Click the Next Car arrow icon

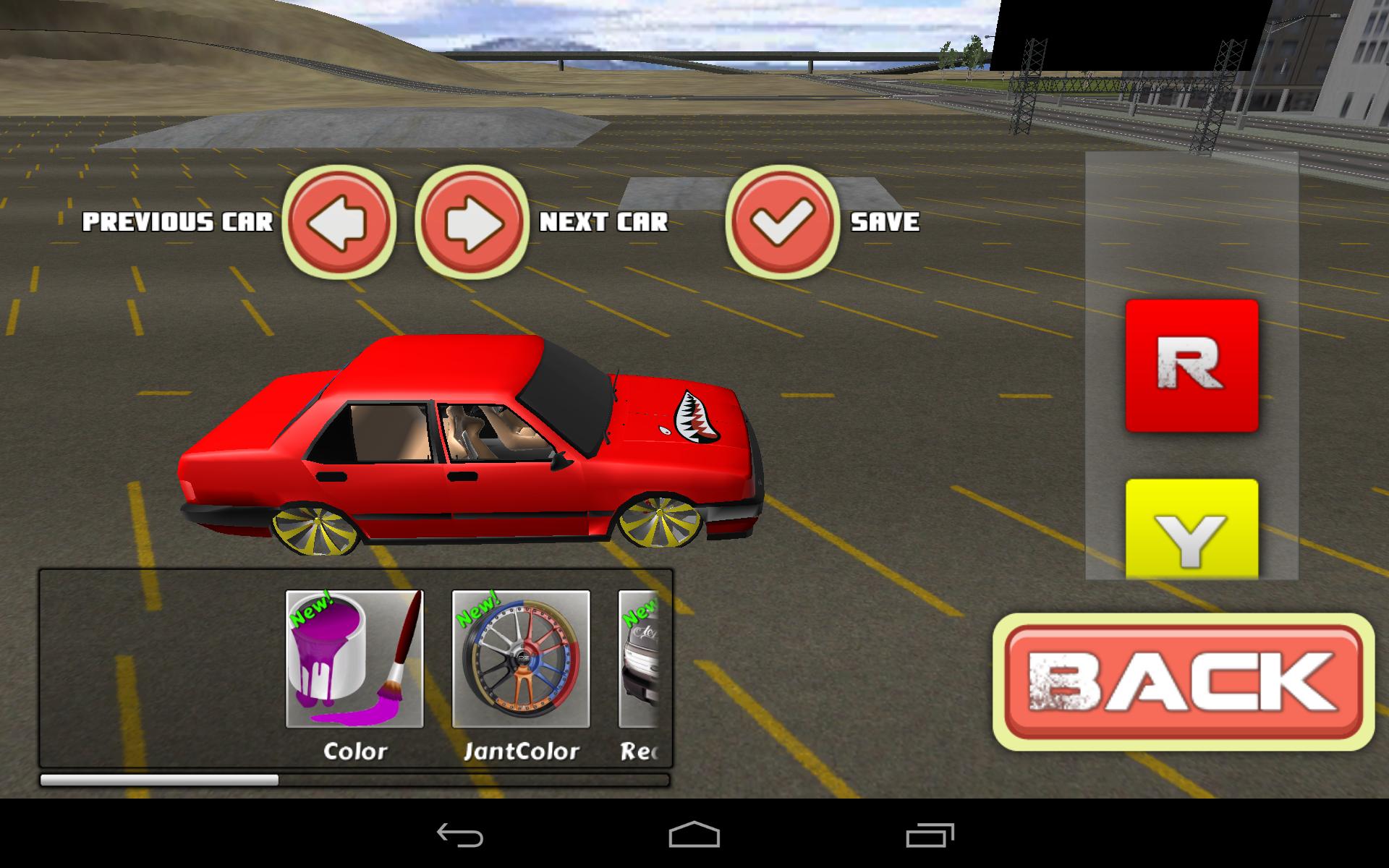471,223
